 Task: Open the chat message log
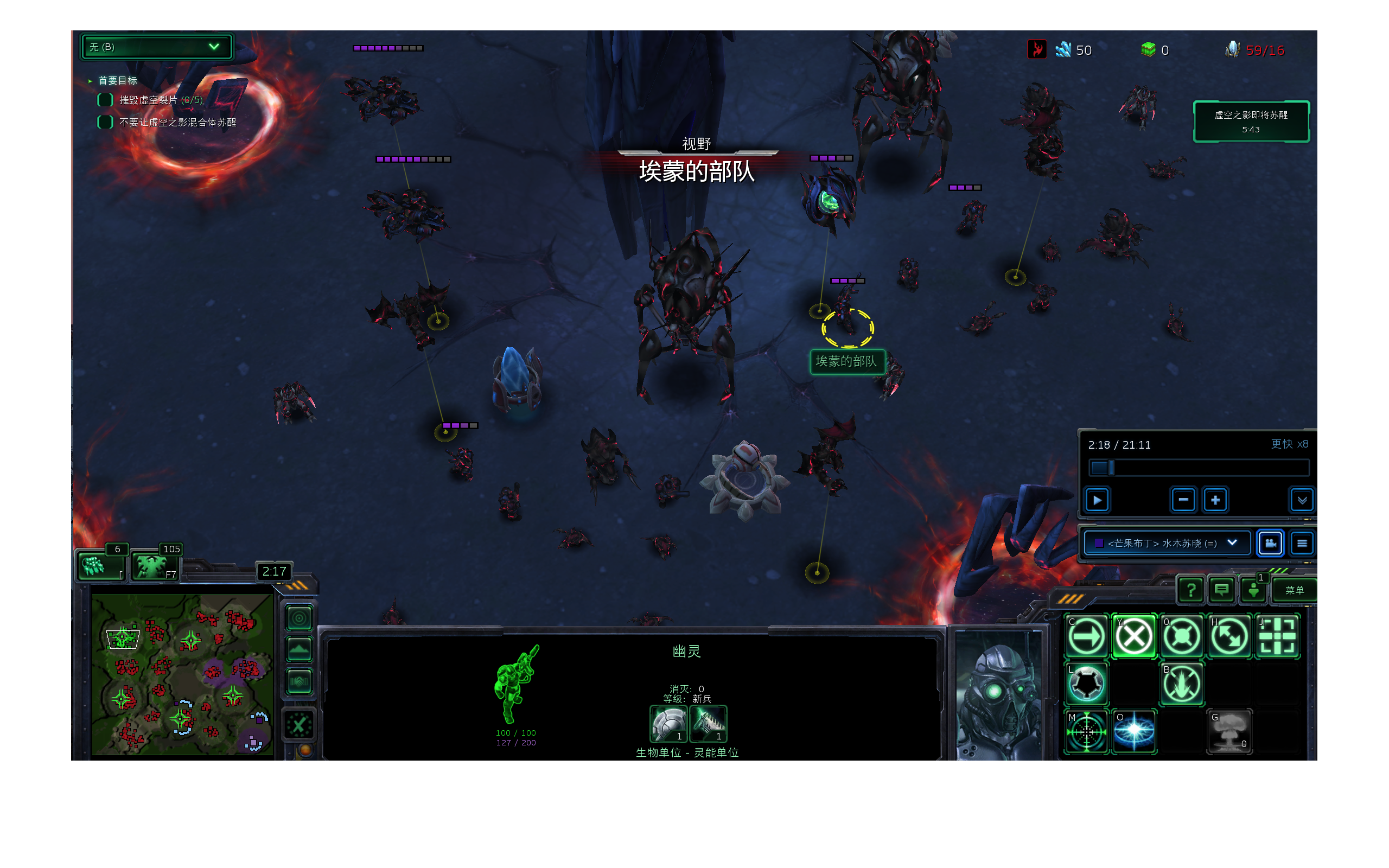1221,590
